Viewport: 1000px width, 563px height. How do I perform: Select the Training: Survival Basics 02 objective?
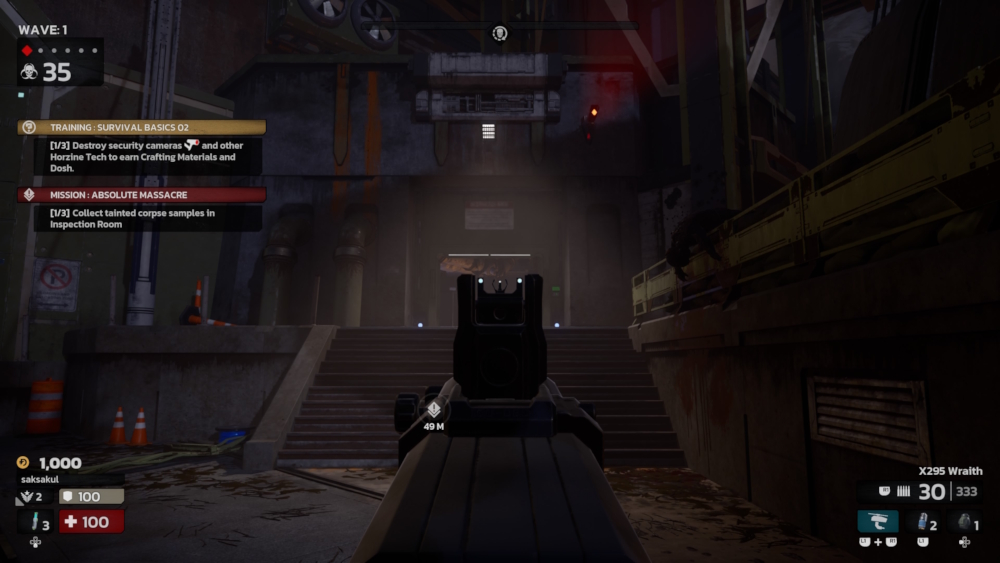tap(141, 128)
